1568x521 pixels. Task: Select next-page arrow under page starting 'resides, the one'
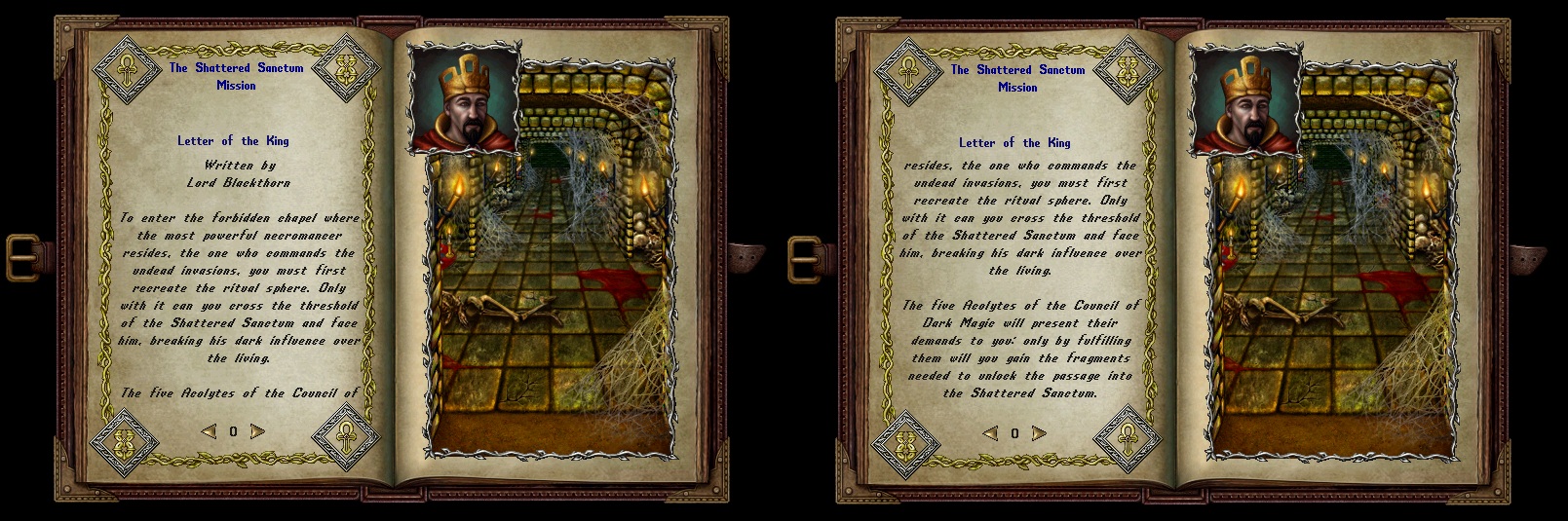(1039, 433)
